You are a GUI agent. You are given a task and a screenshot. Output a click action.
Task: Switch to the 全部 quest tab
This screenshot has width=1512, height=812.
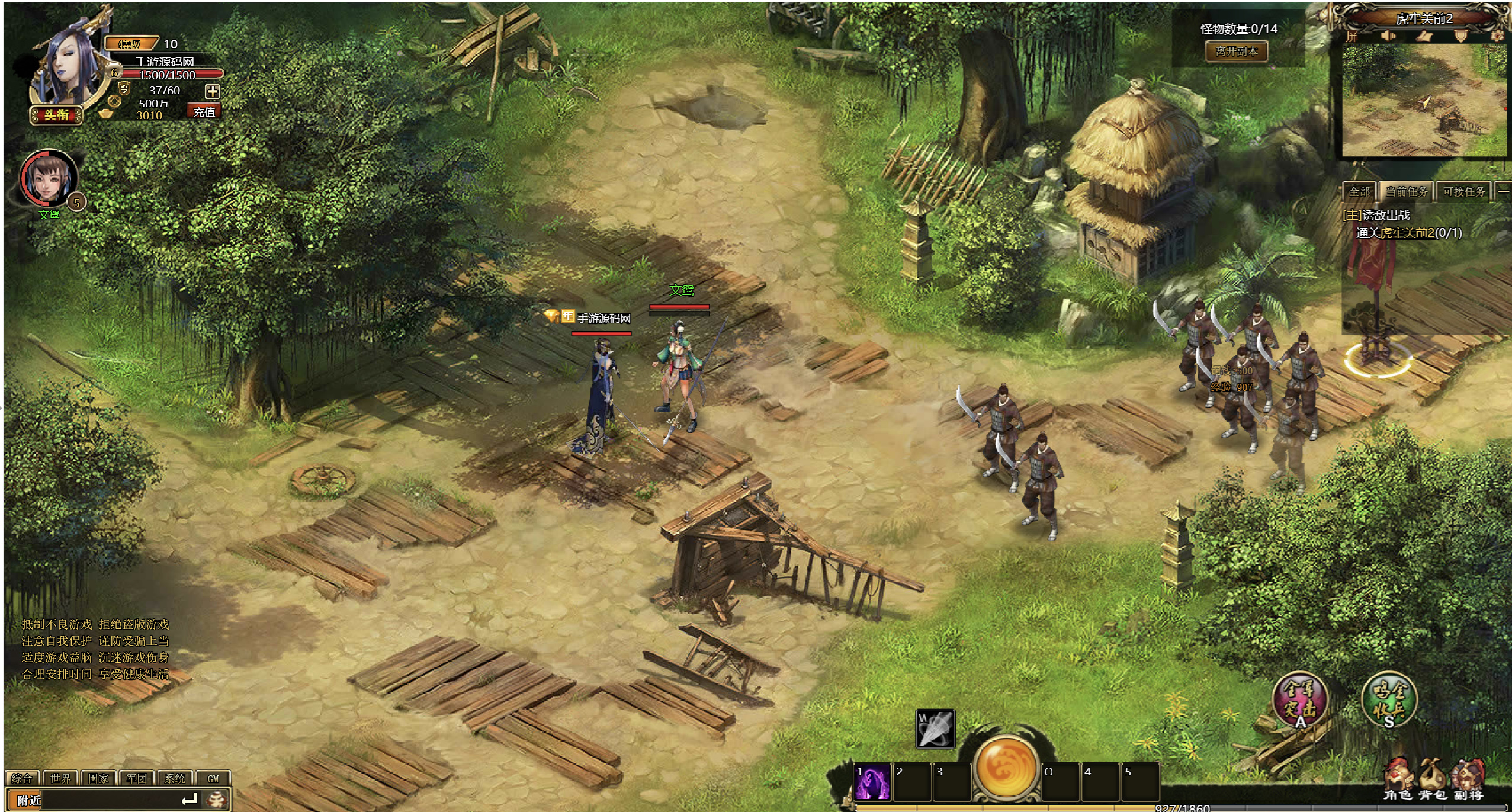coord(1359,191)
